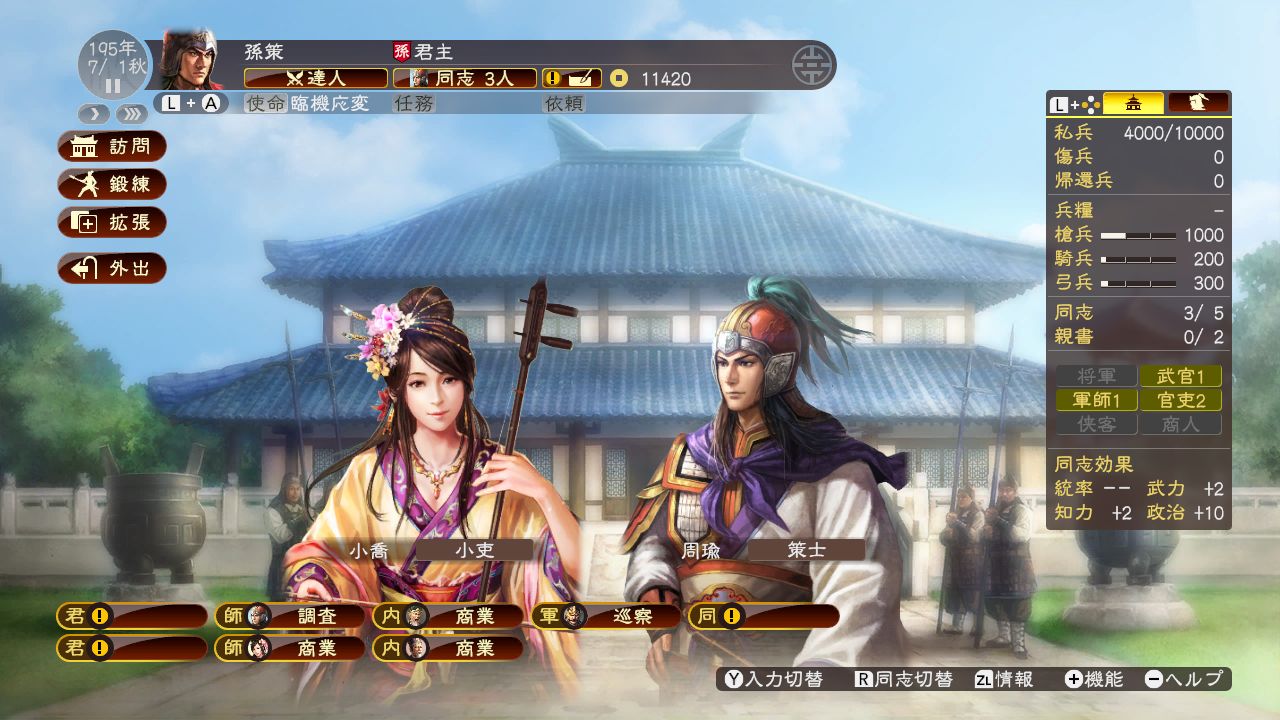Switch to the hat-icon info tab
Viewport: 1280px width, 720px height.
point(1198,103)
